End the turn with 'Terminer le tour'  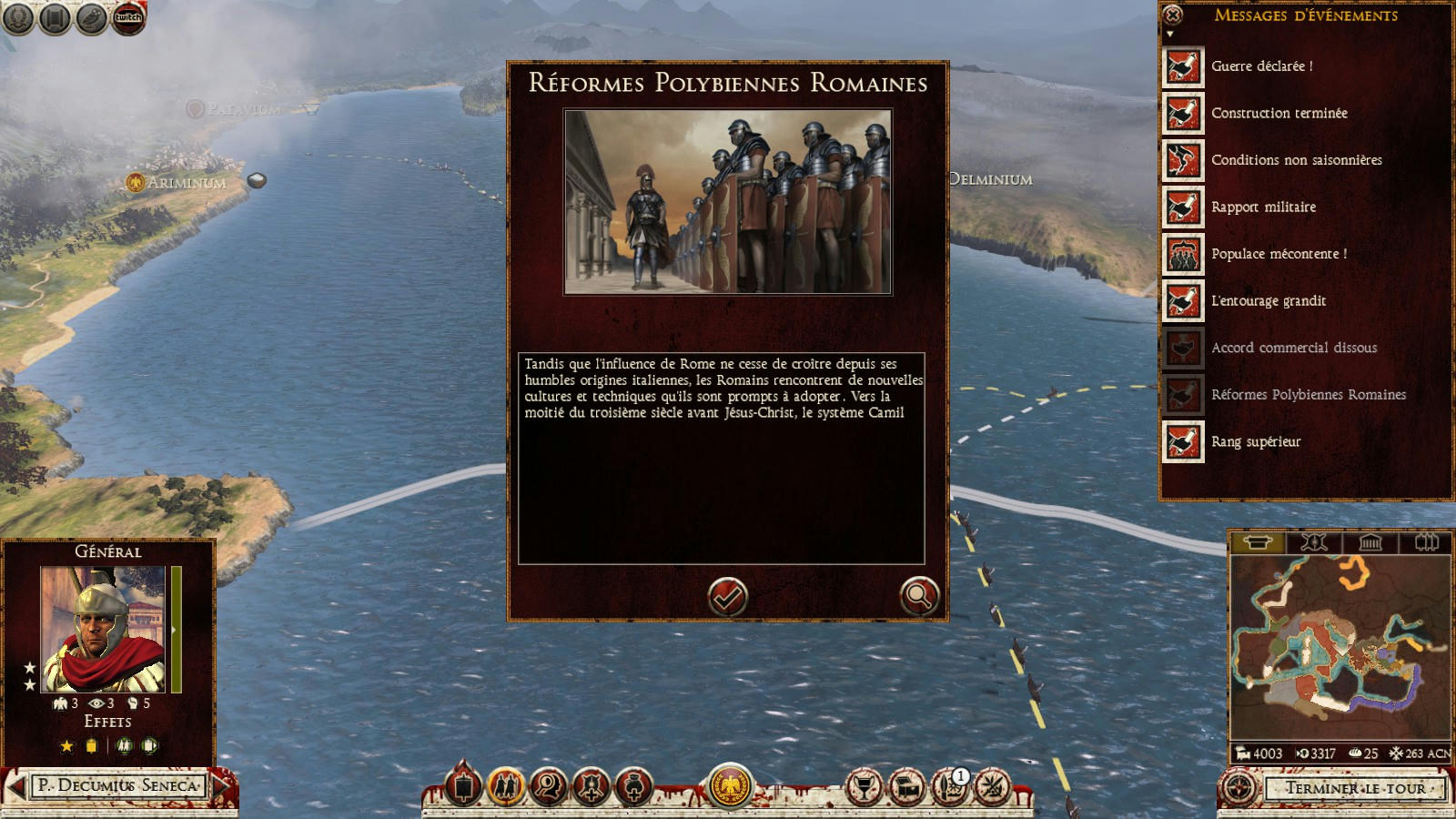pos(1355,788)
